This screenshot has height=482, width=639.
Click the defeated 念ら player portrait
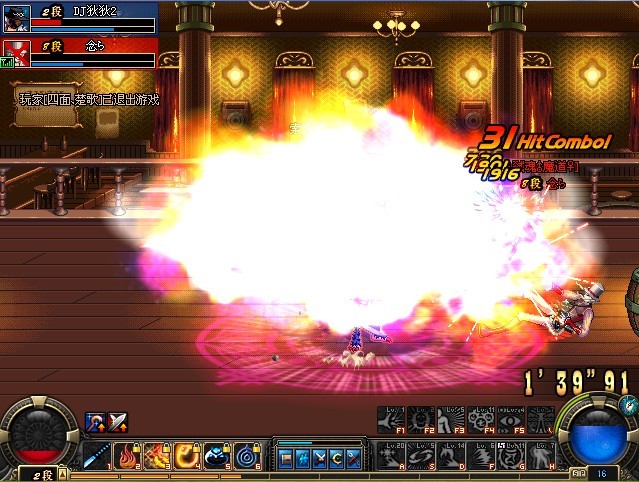coord(15,53)
